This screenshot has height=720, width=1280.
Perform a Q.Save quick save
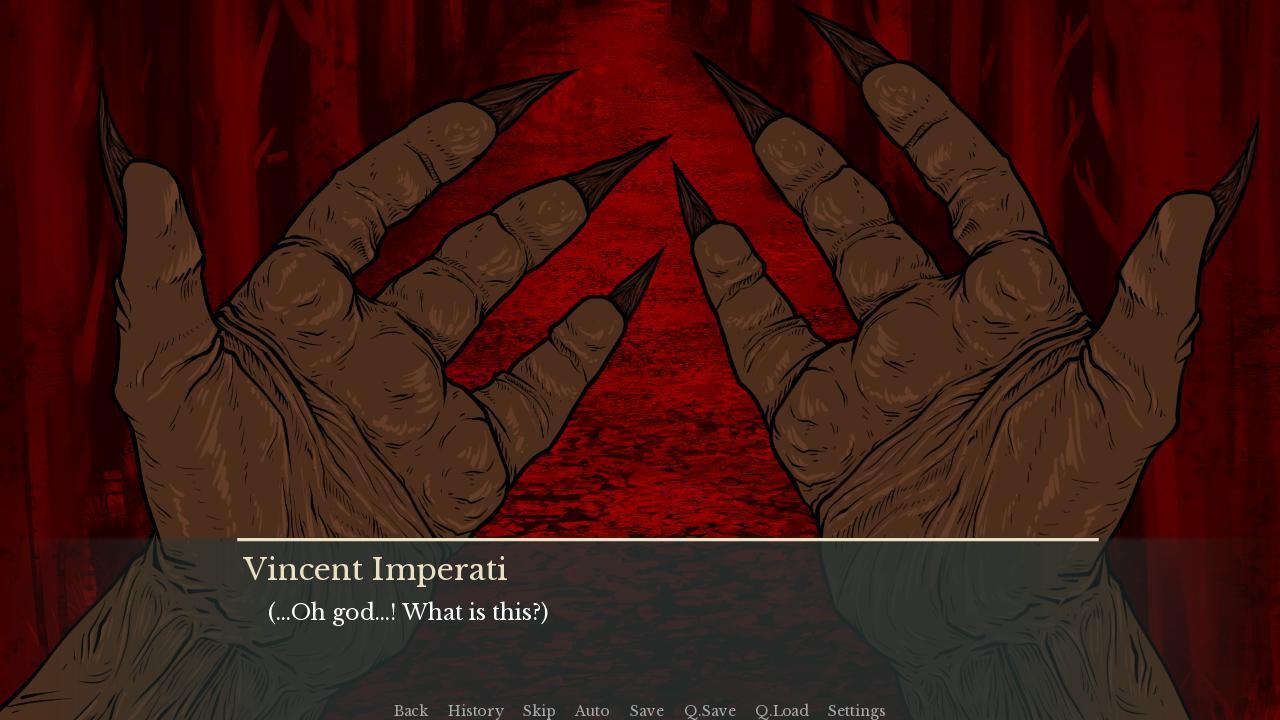click(x=709, y=710)
